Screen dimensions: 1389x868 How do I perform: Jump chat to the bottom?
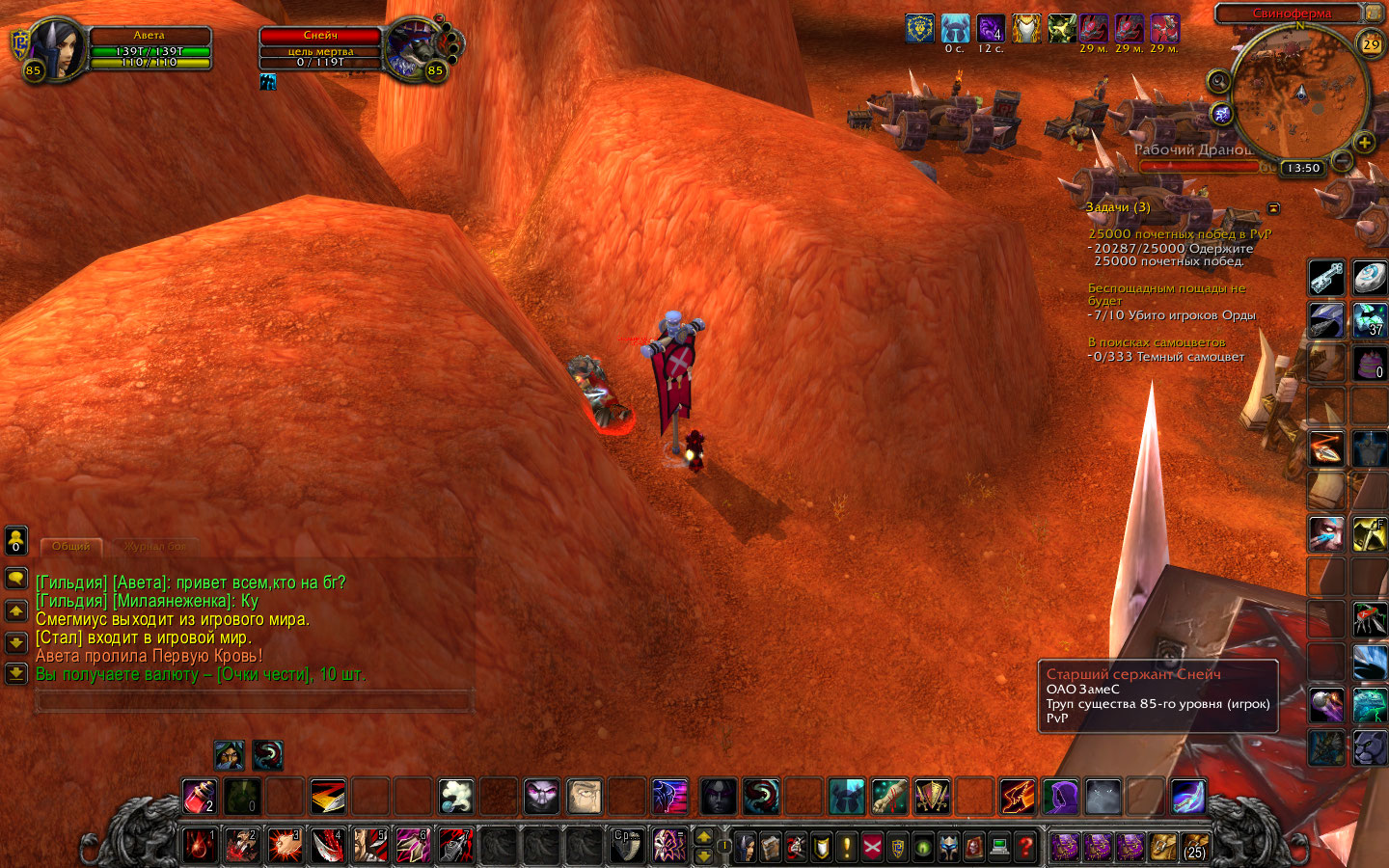(x=16, y=673)
